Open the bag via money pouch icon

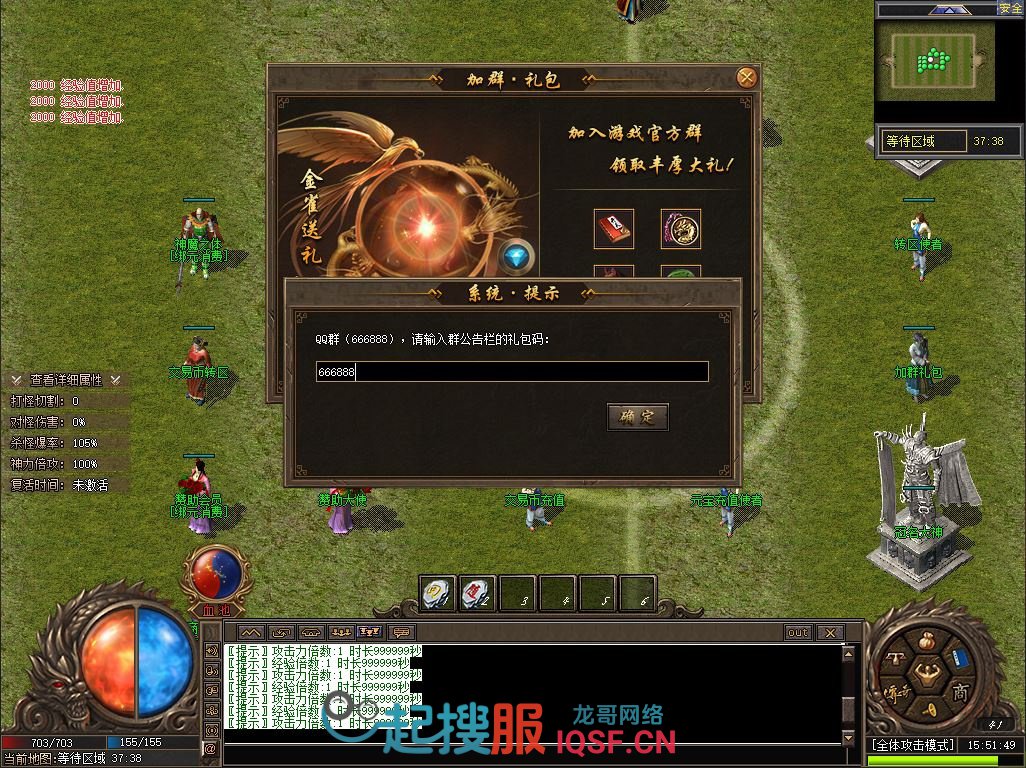coord(925,640)
